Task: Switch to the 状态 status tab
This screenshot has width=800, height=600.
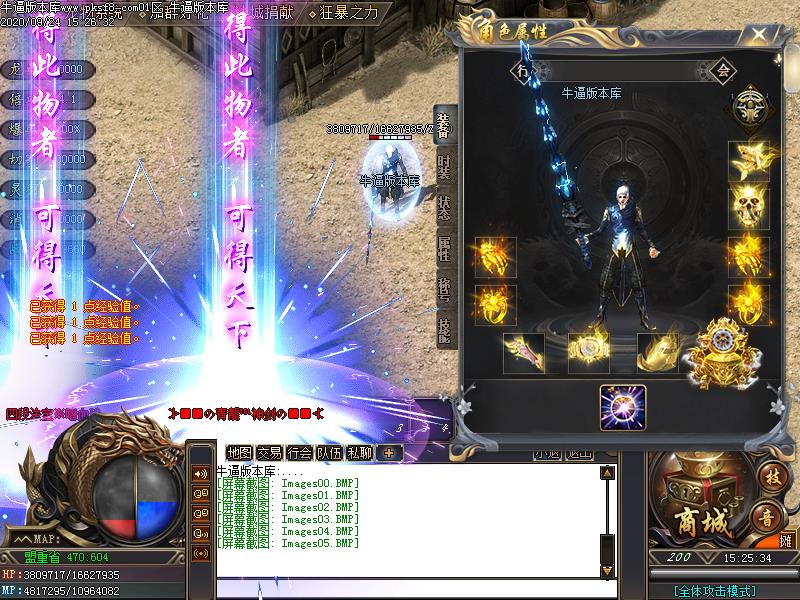Action: (444, 209)
